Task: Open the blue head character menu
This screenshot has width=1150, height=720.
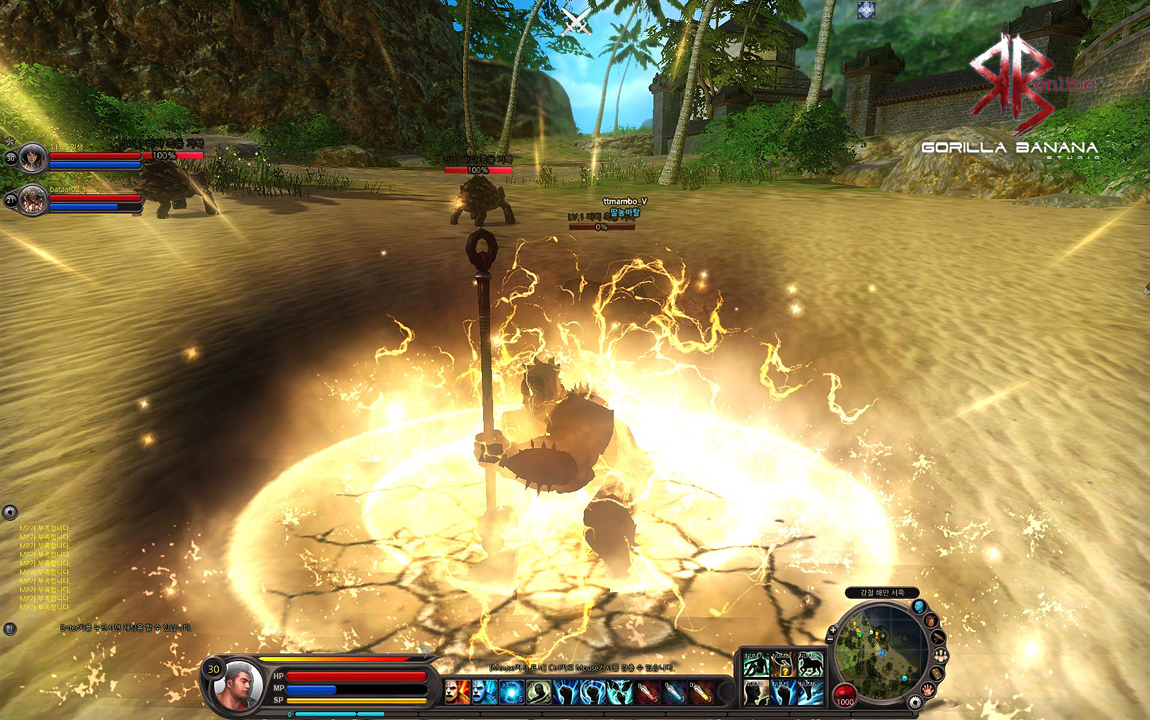Action: (919, 606)
